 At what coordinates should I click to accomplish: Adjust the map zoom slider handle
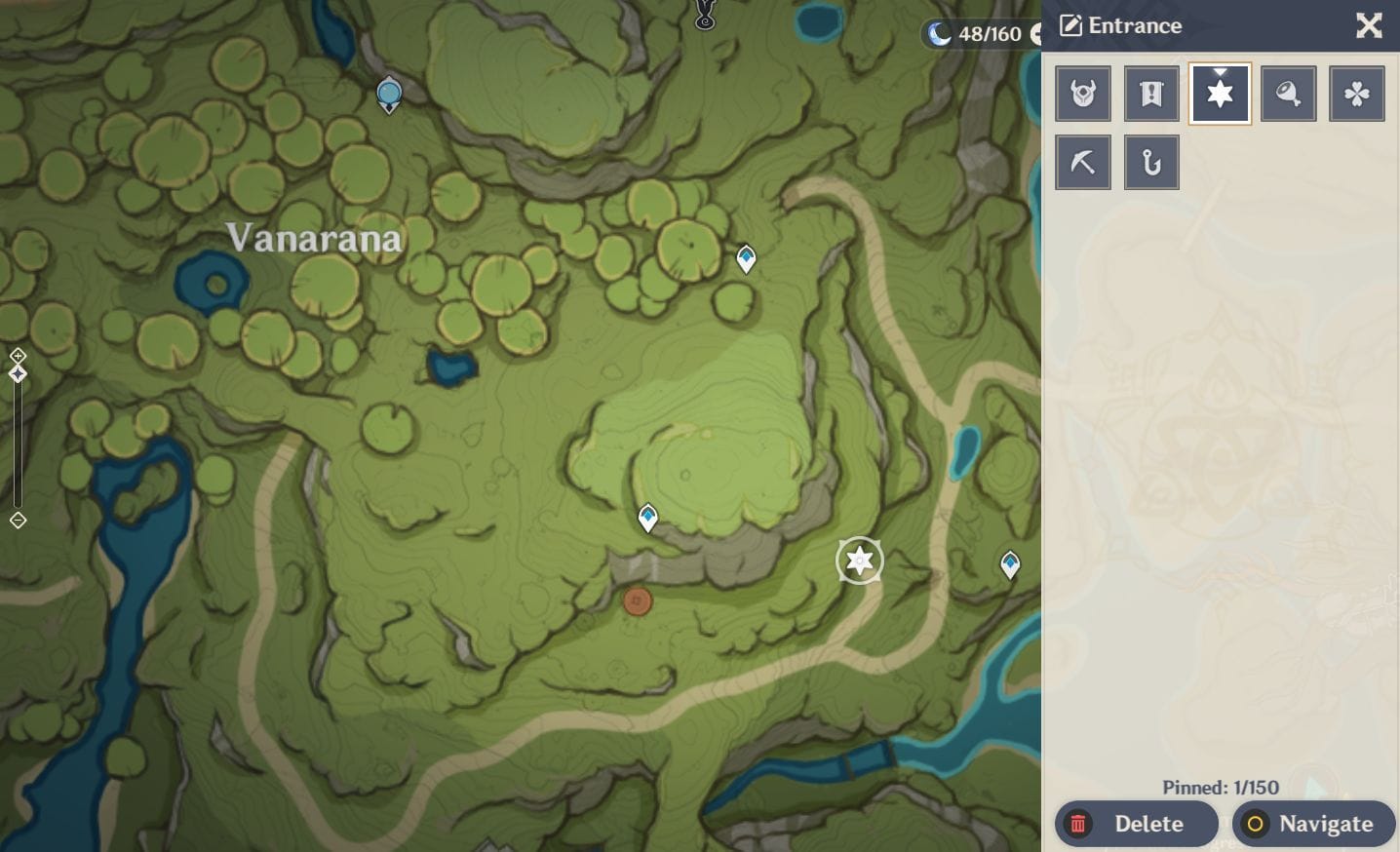click(x=18, y=373)
